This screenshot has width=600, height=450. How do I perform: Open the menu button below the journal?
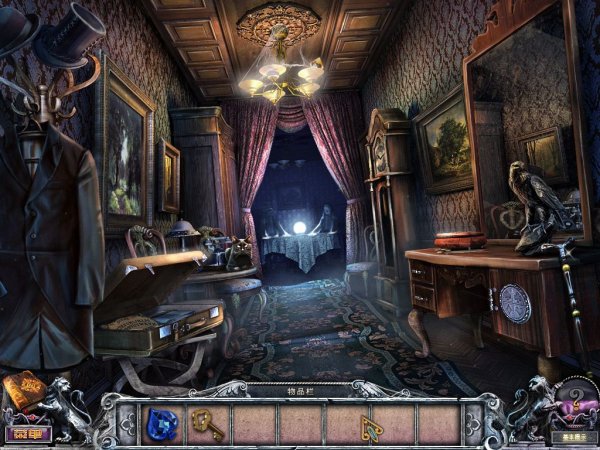click(x=27, y=434)
